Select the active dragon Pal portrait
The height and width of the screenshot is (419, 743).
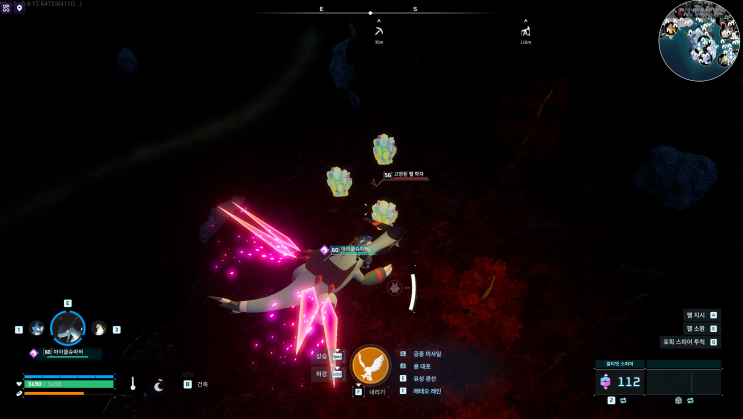(x=68, y=328)
